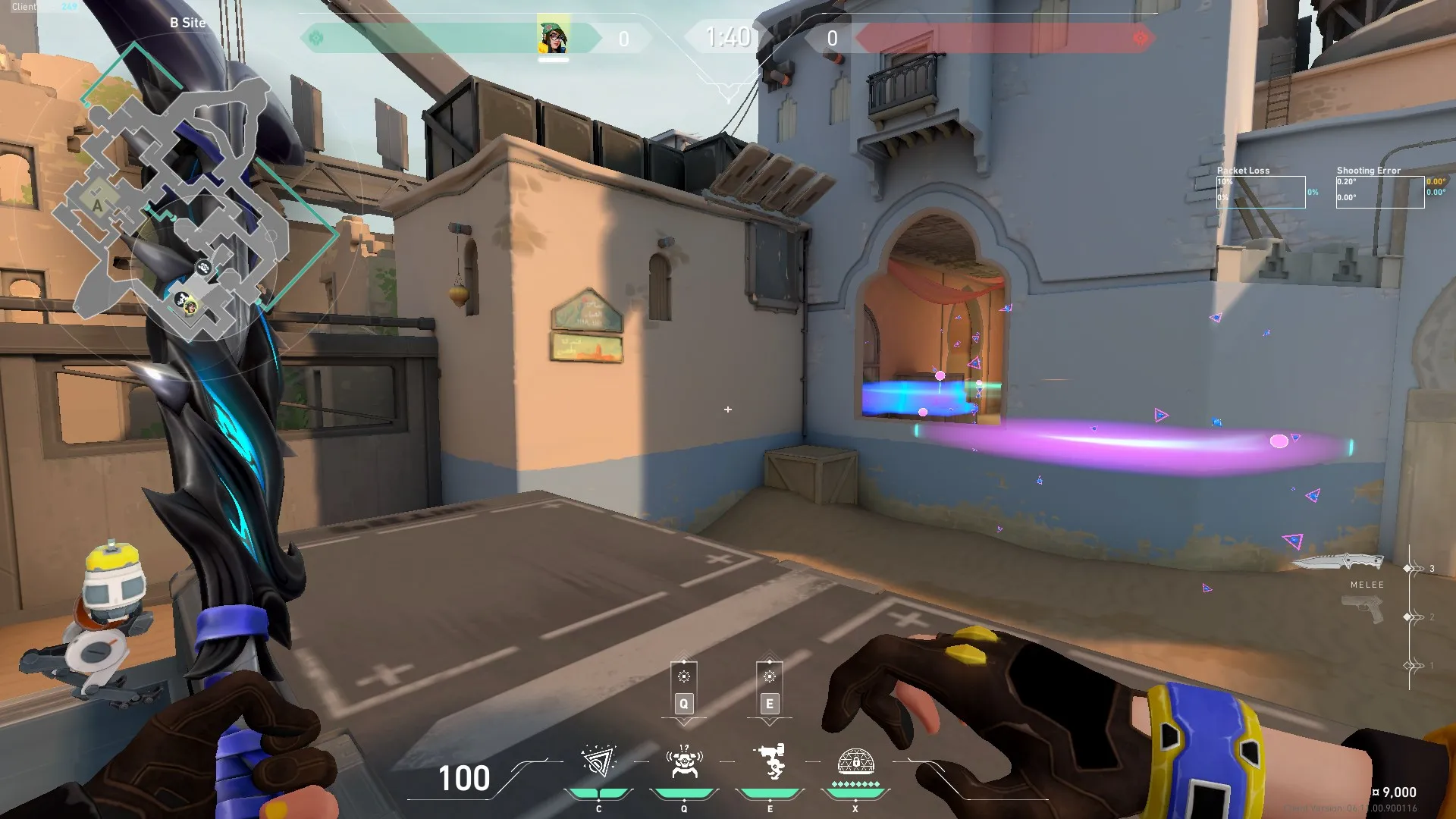This screenshot has width=1456, height=819.
Task: Activate the Alarmbot ability icon
Action: coord(684,761)
